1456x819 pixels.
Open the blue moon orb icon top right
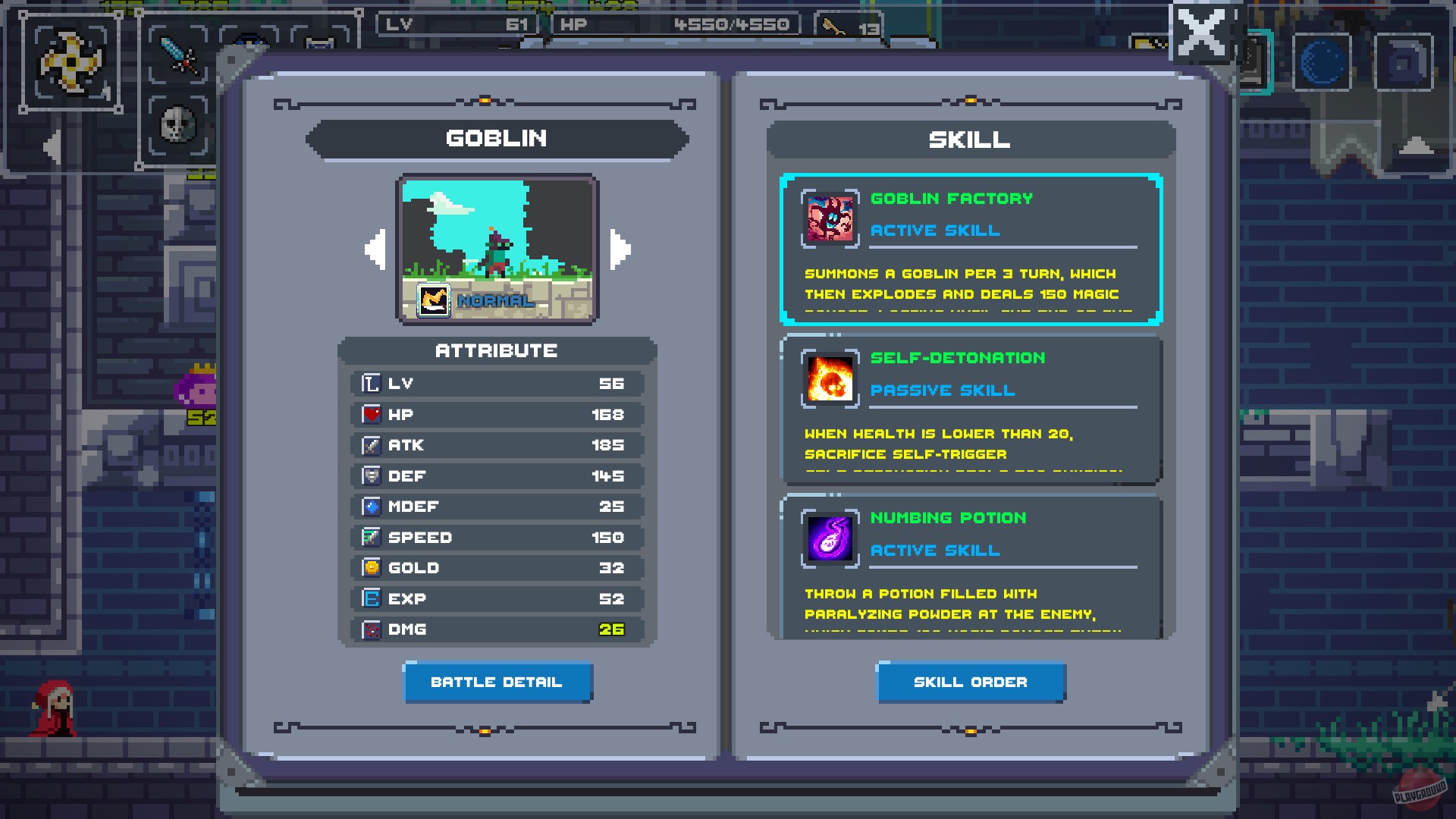pos(1321,61)
